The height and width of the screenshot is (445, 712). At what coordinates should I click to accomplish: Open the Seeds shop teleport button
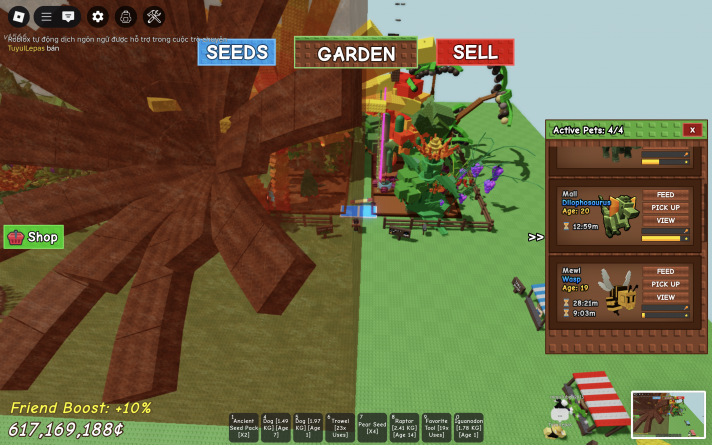pos(236,52)
